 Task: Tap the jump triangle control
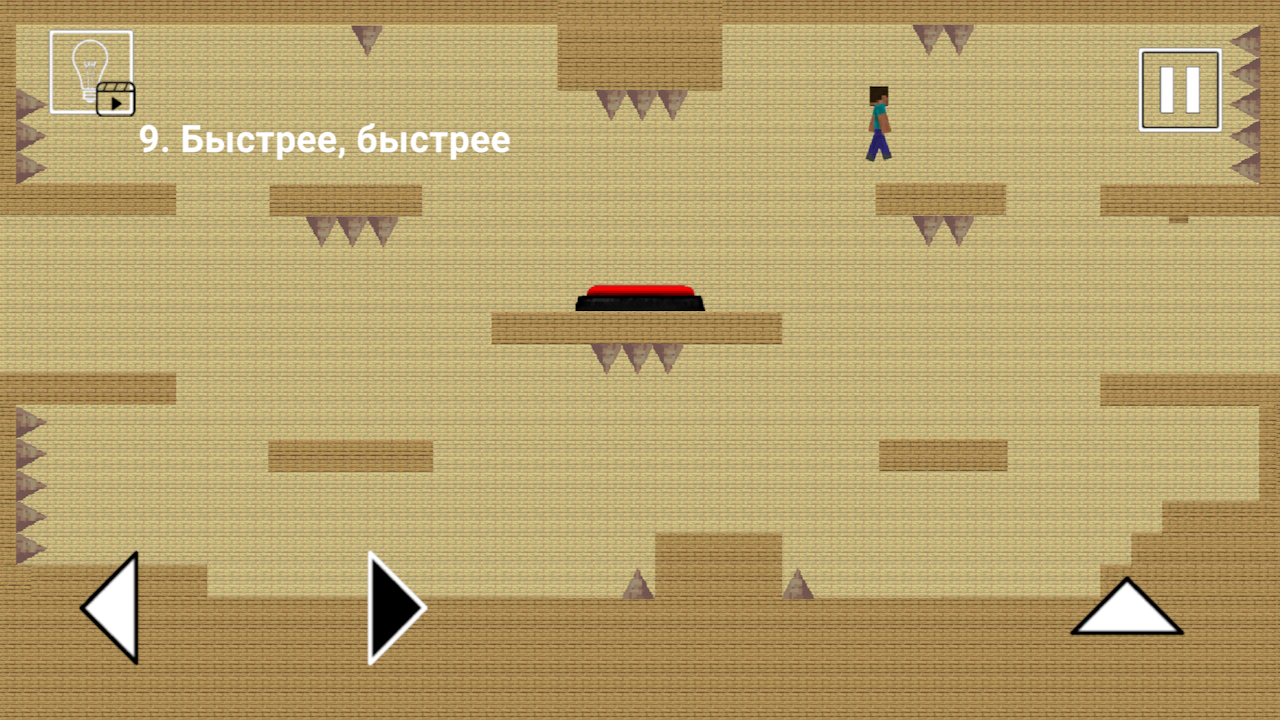(1127, 615)
